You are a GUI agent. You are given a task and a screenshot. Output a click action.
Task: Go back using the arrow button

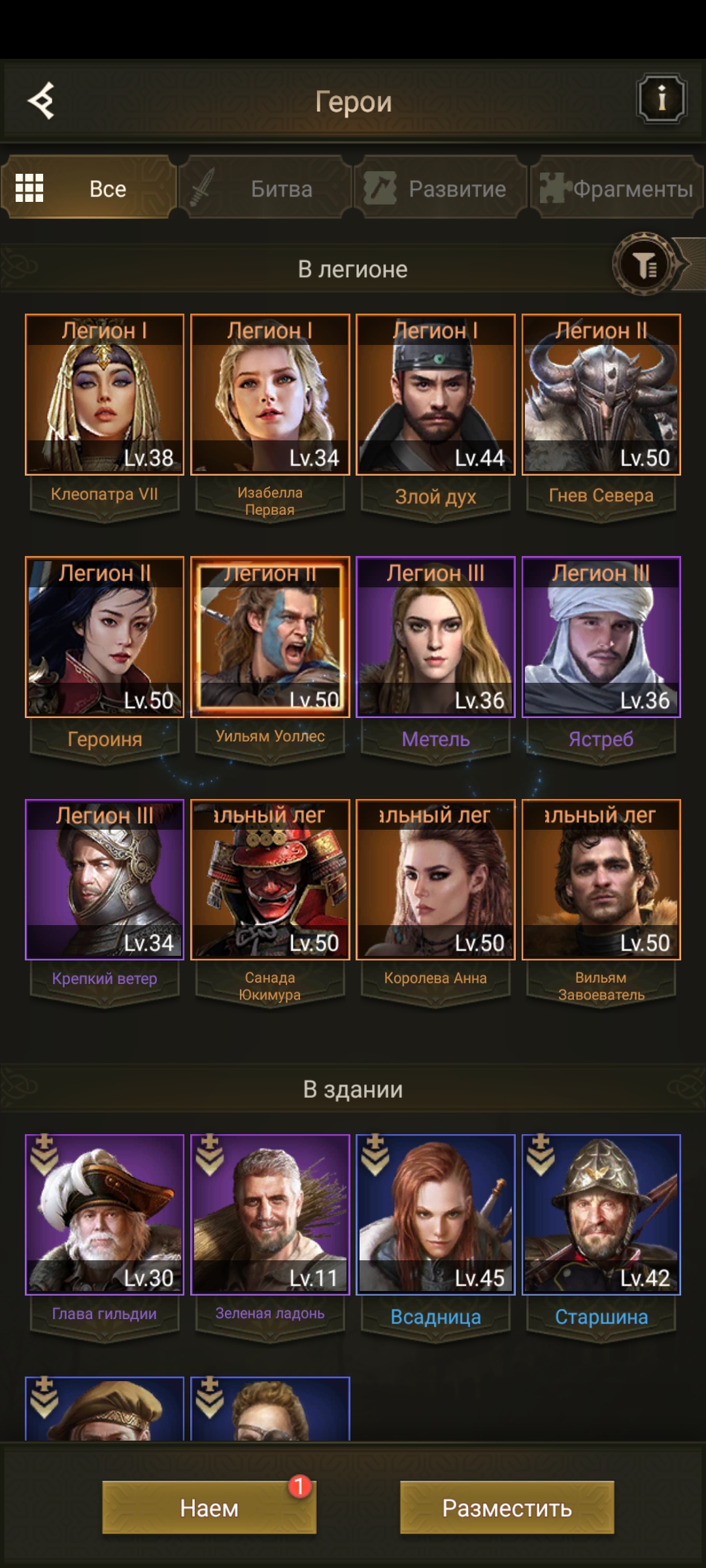click(x=41, y=101)
